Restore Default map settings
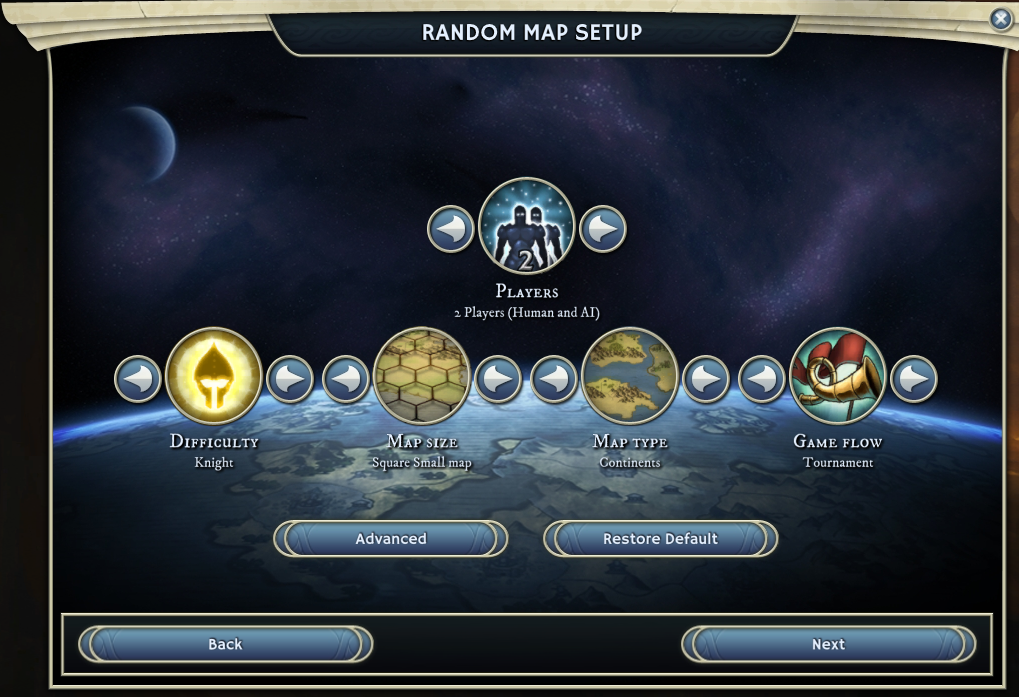Screen dimensions: 1019x697 660,539
